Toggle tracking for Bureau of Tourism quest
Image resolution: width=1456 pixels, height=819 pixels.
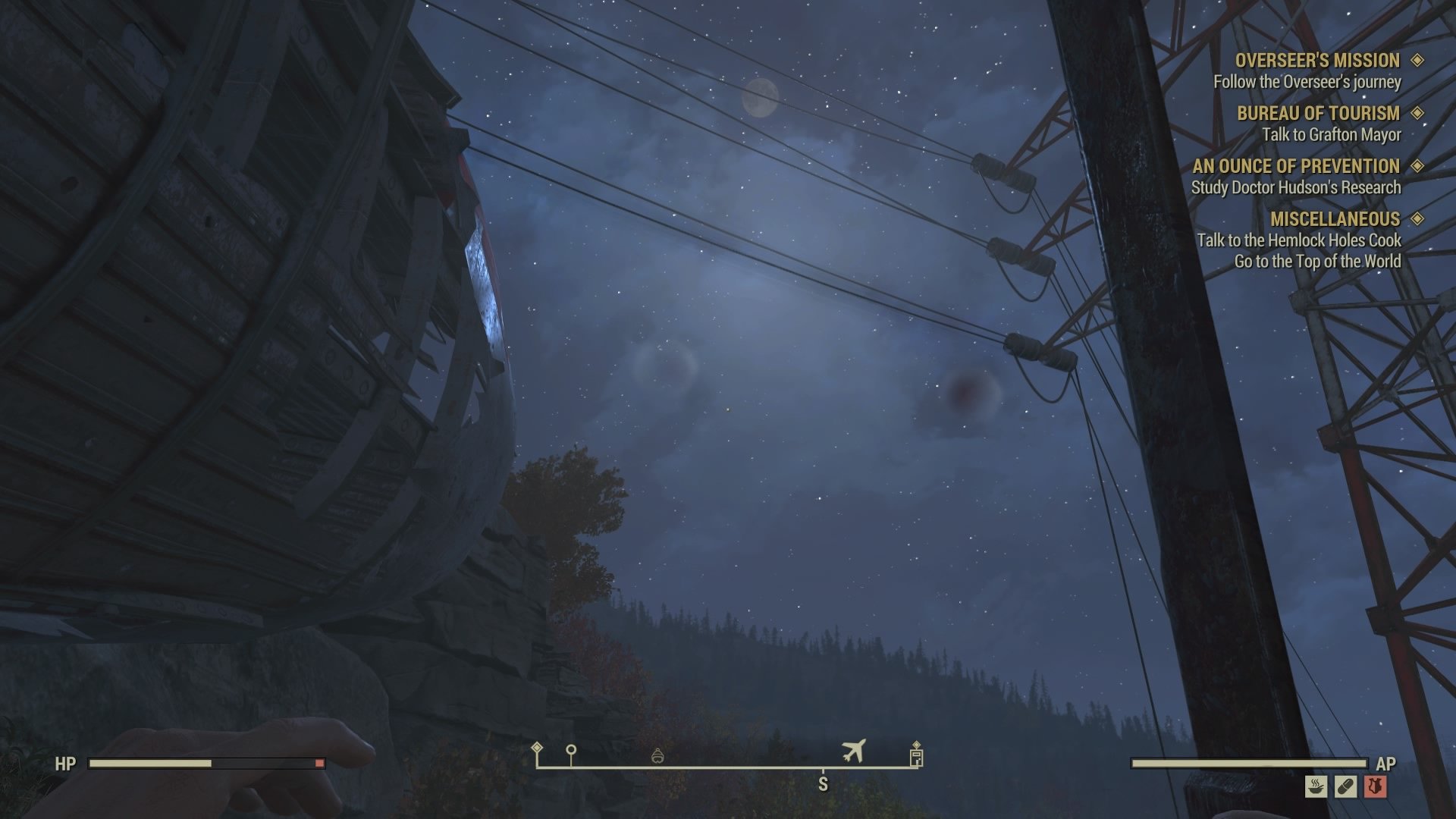pos(1419,114)
